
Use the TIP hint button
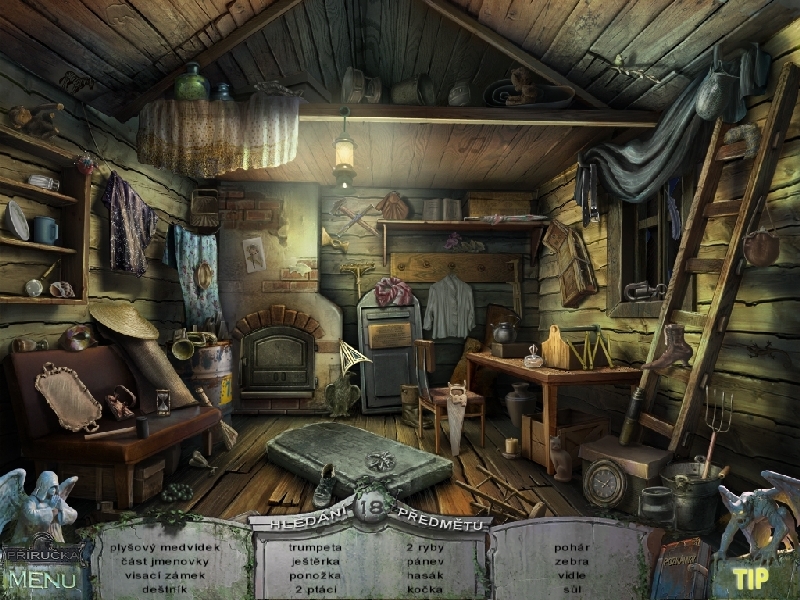[749, 578]
